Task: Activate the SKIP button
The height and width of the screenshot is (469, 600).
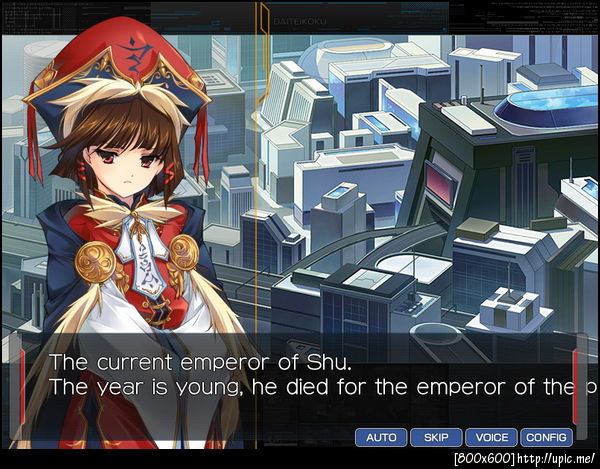Action: [436, 437]
